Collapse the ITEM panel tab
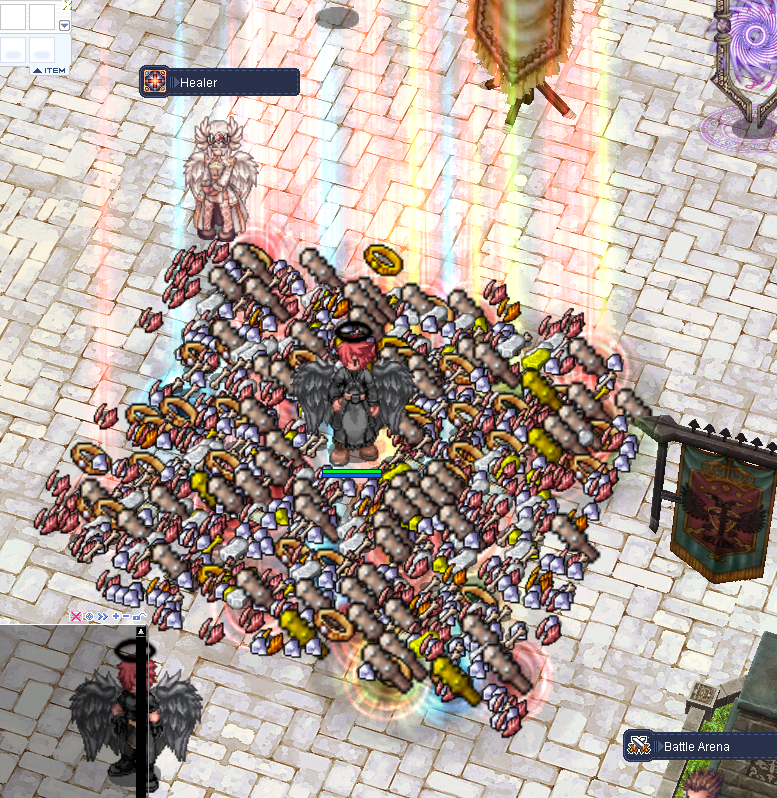 pos(48,69)
